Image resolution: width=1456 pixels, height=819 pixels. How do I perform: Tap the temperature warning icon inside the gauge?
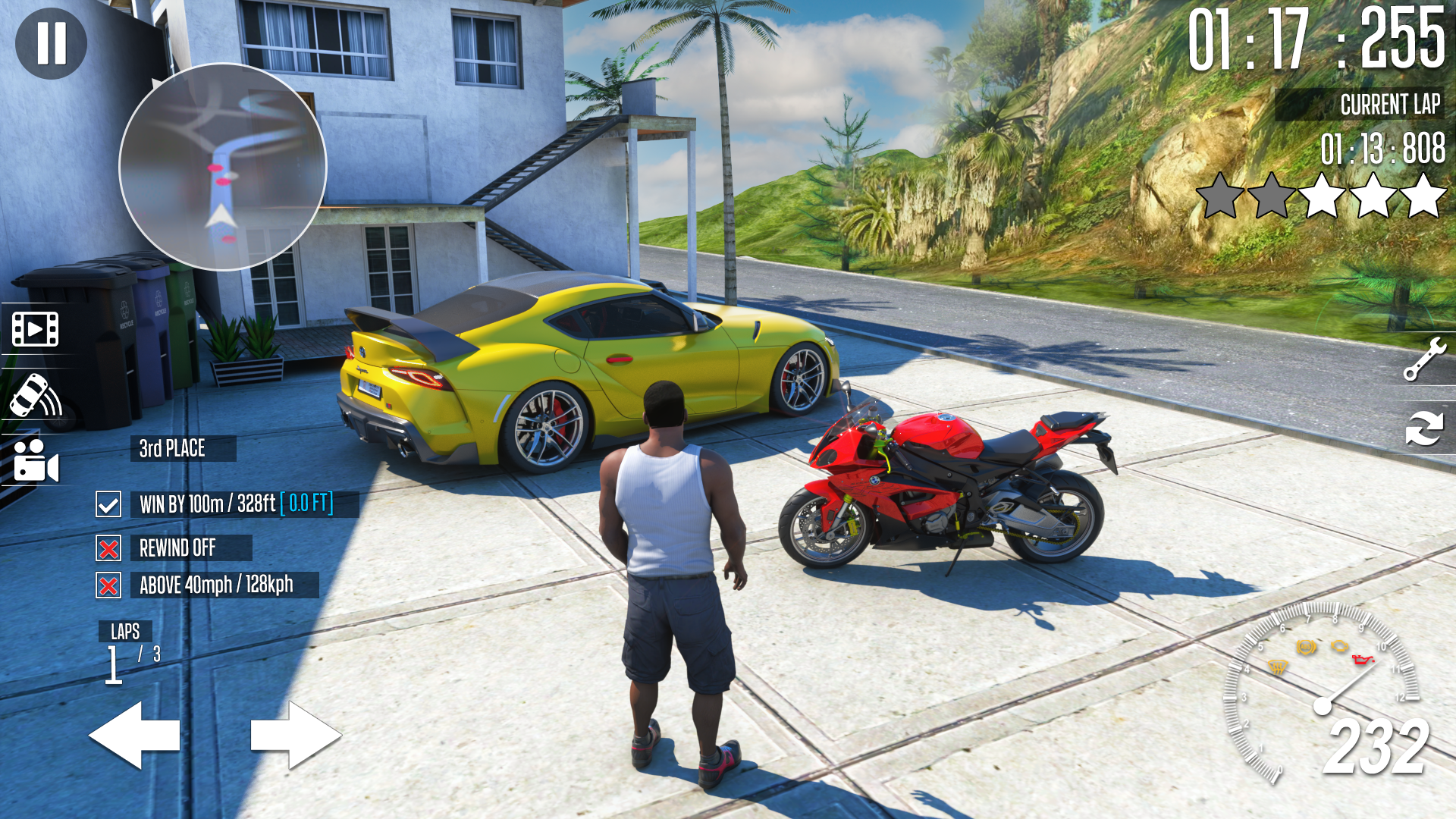1276,667
